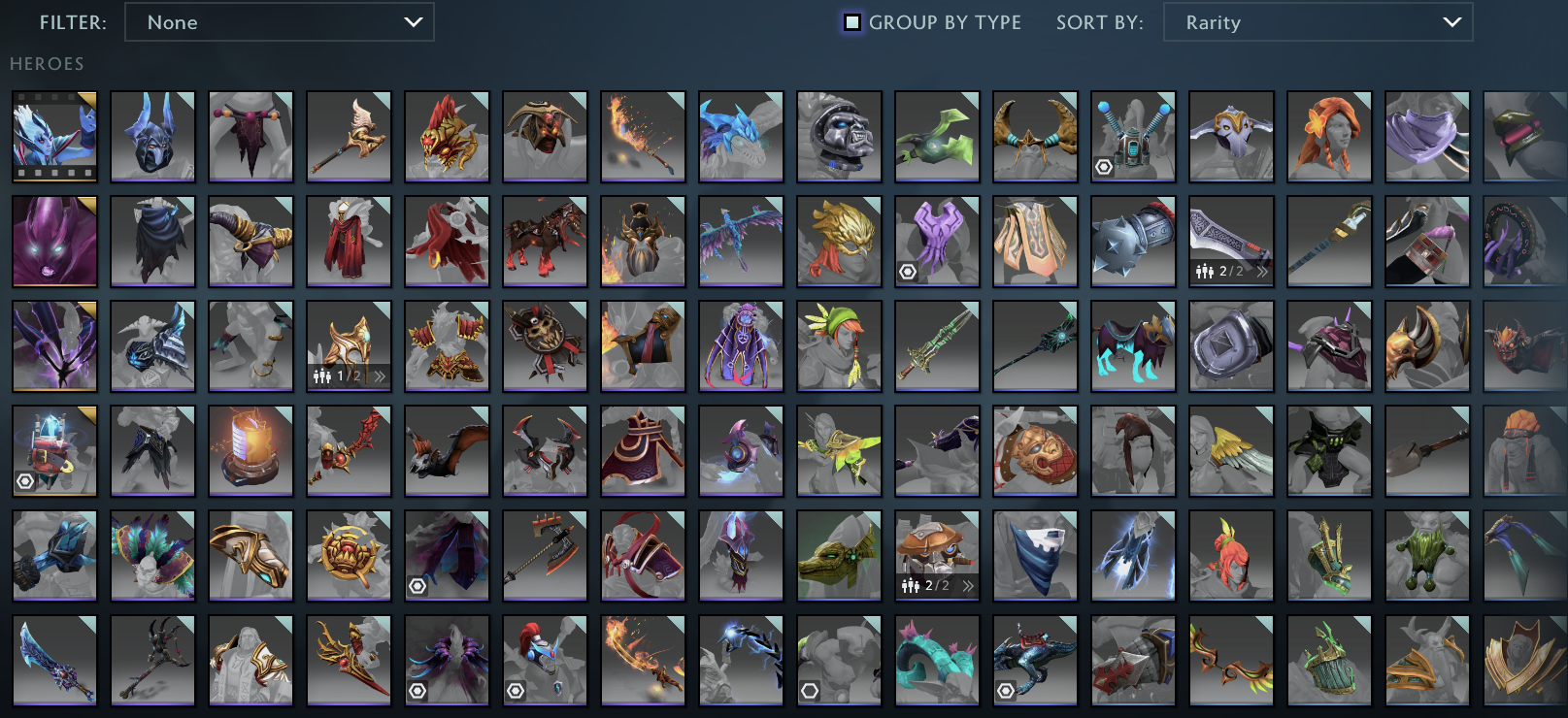Select the sparking candle item icon
Image resolution: width=1568 pixels, height=718 pixels.
pos(250,450)
